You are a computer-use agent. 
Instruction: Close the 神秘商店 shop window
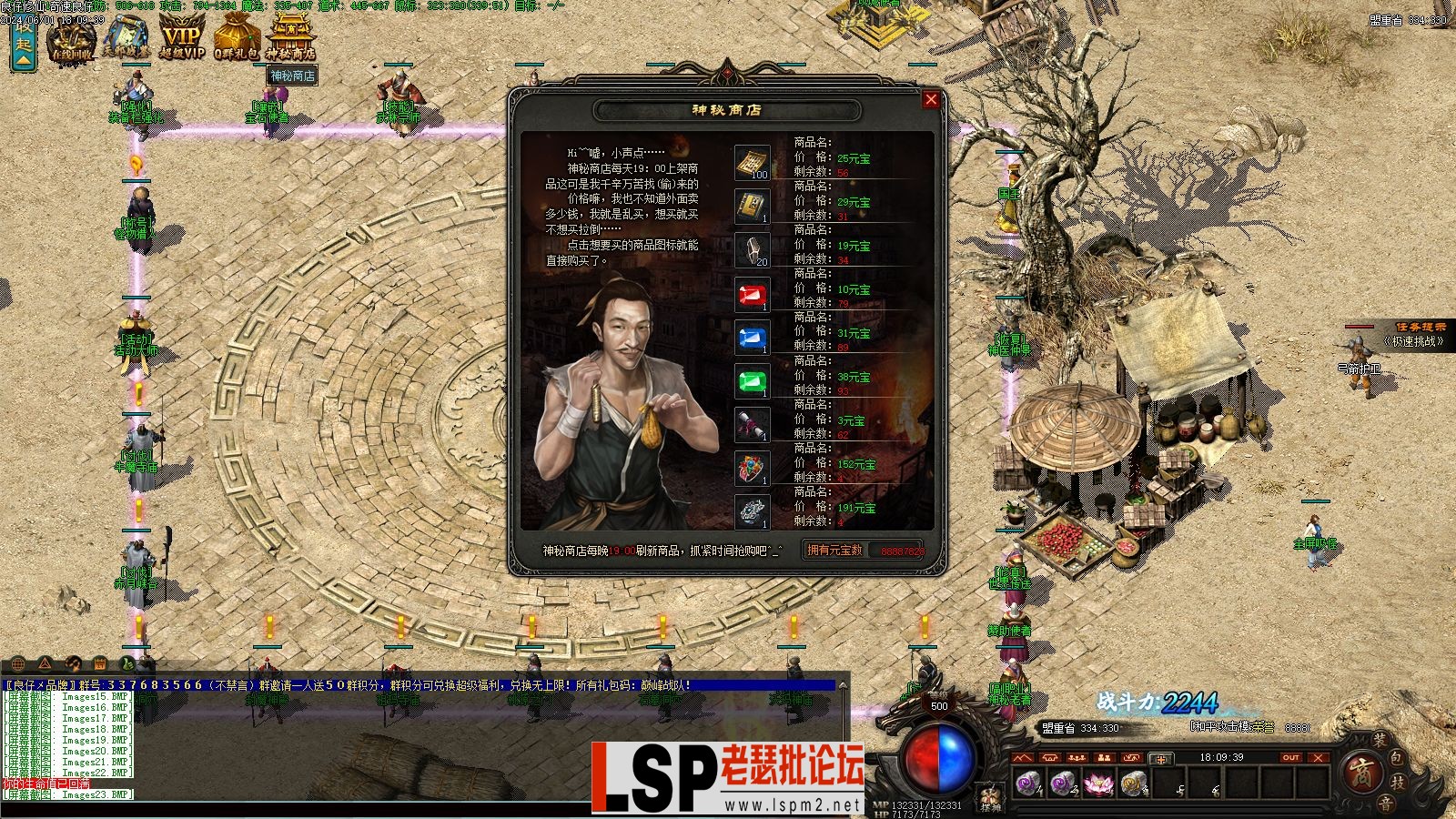click(x=931, y=99)
